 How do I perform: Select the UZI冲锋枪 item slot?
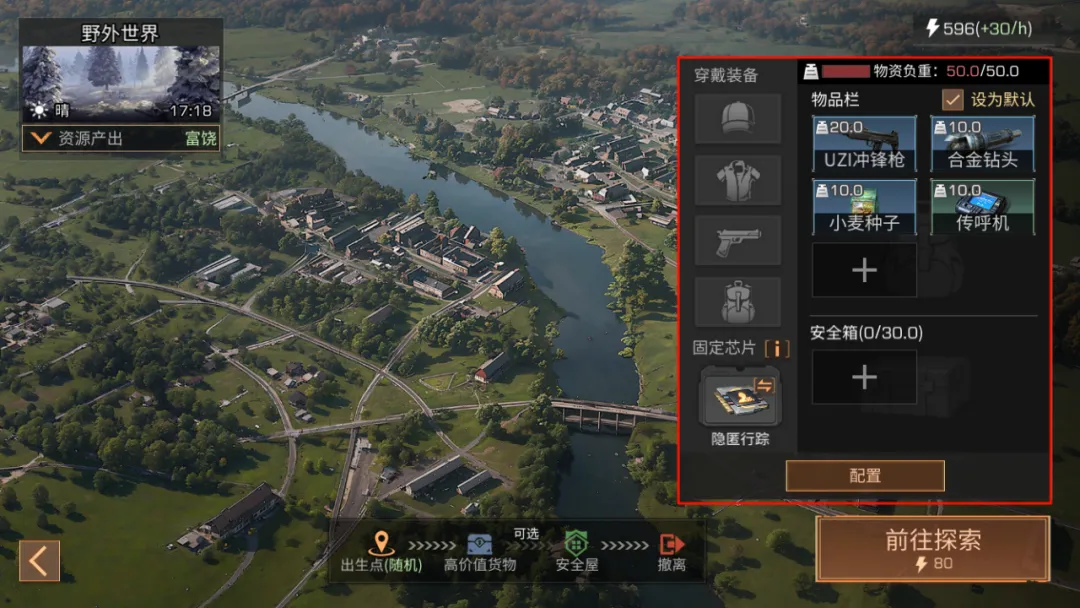pos(864,144)
